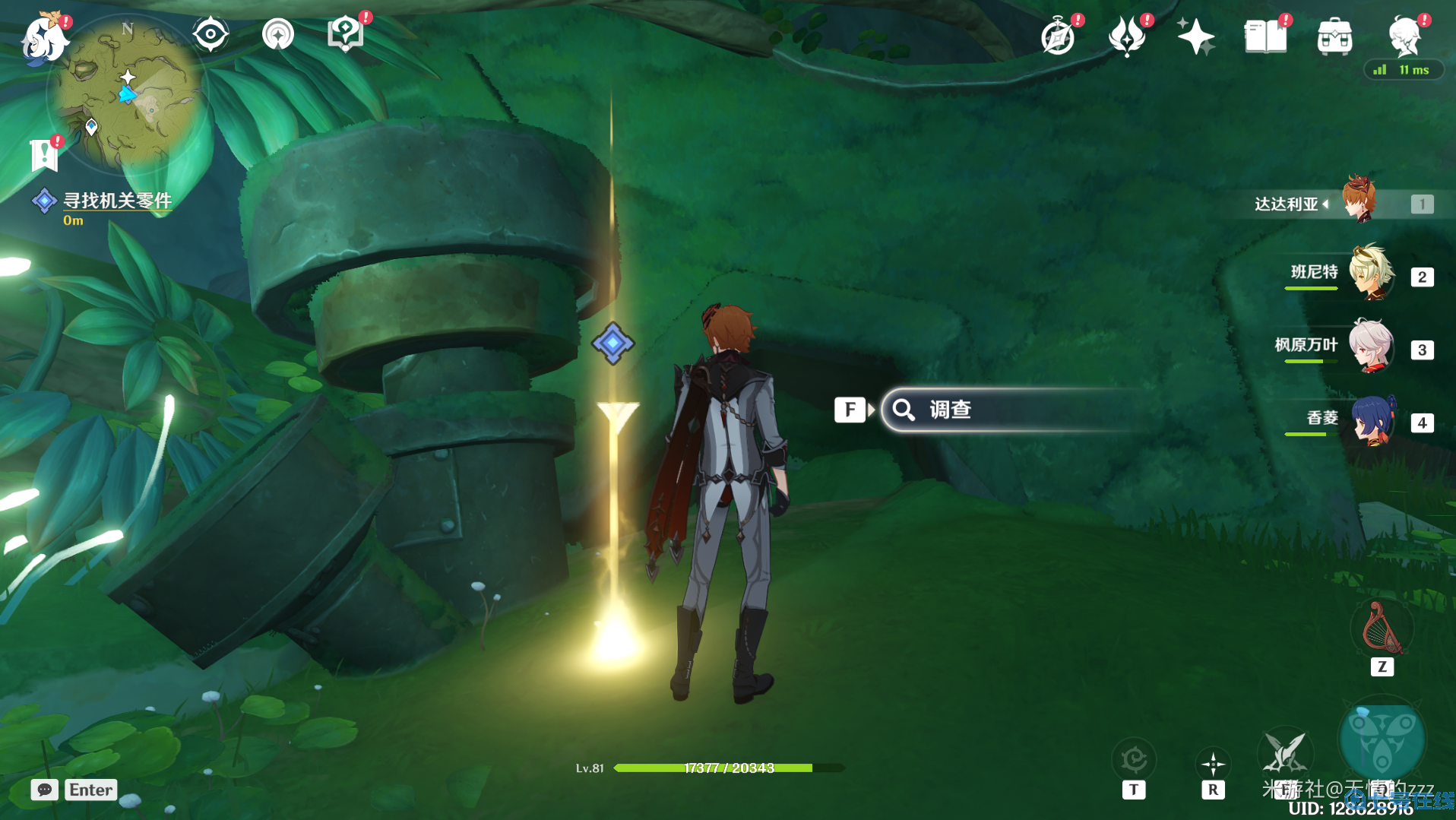Viewport: 1456px width, 820px height.
Task: Open the Wish star icon
Action: tap(1195, 36)
